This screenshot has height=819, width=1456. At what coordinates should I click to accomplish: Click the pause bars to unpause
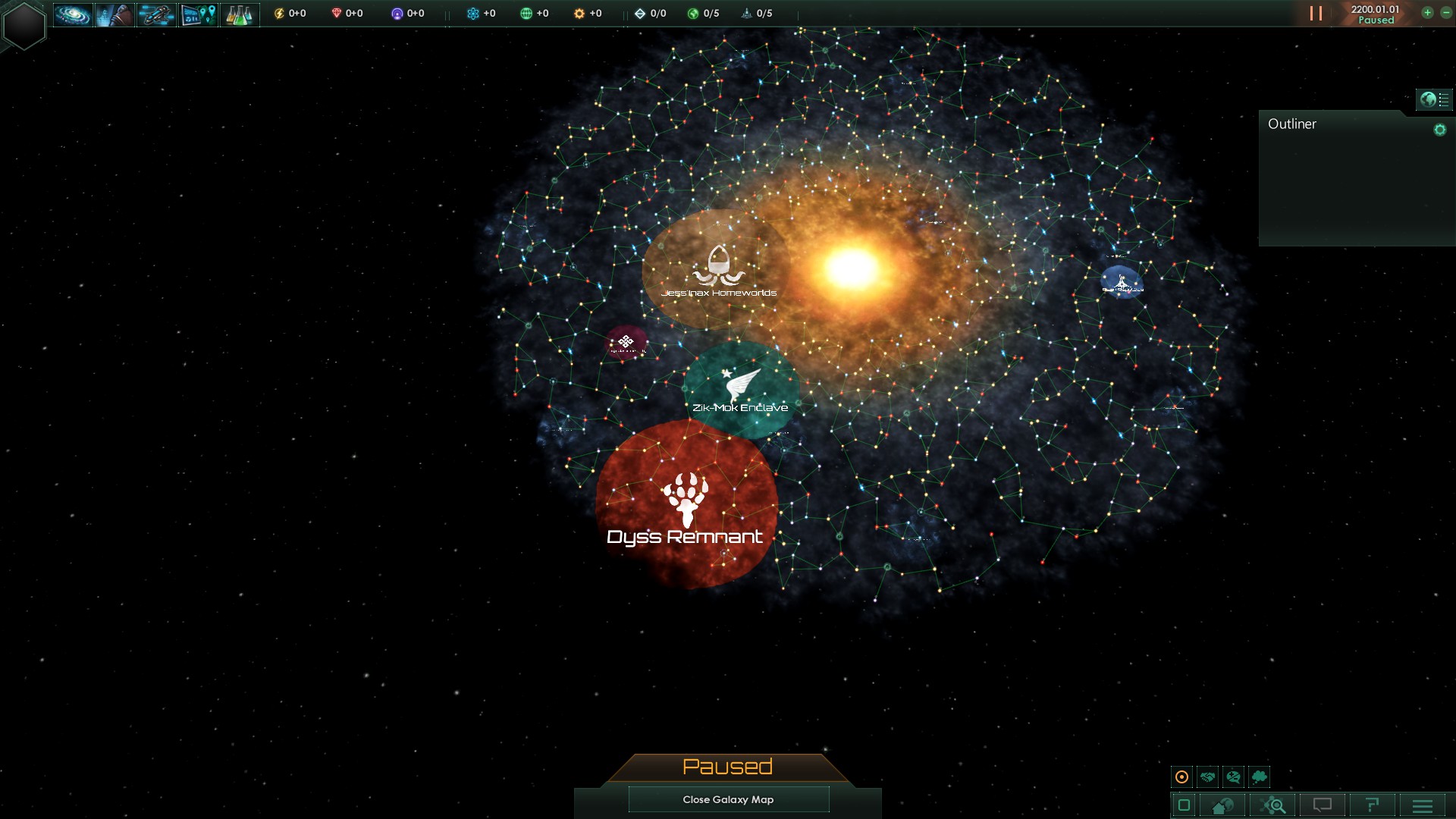point(1316,14)
